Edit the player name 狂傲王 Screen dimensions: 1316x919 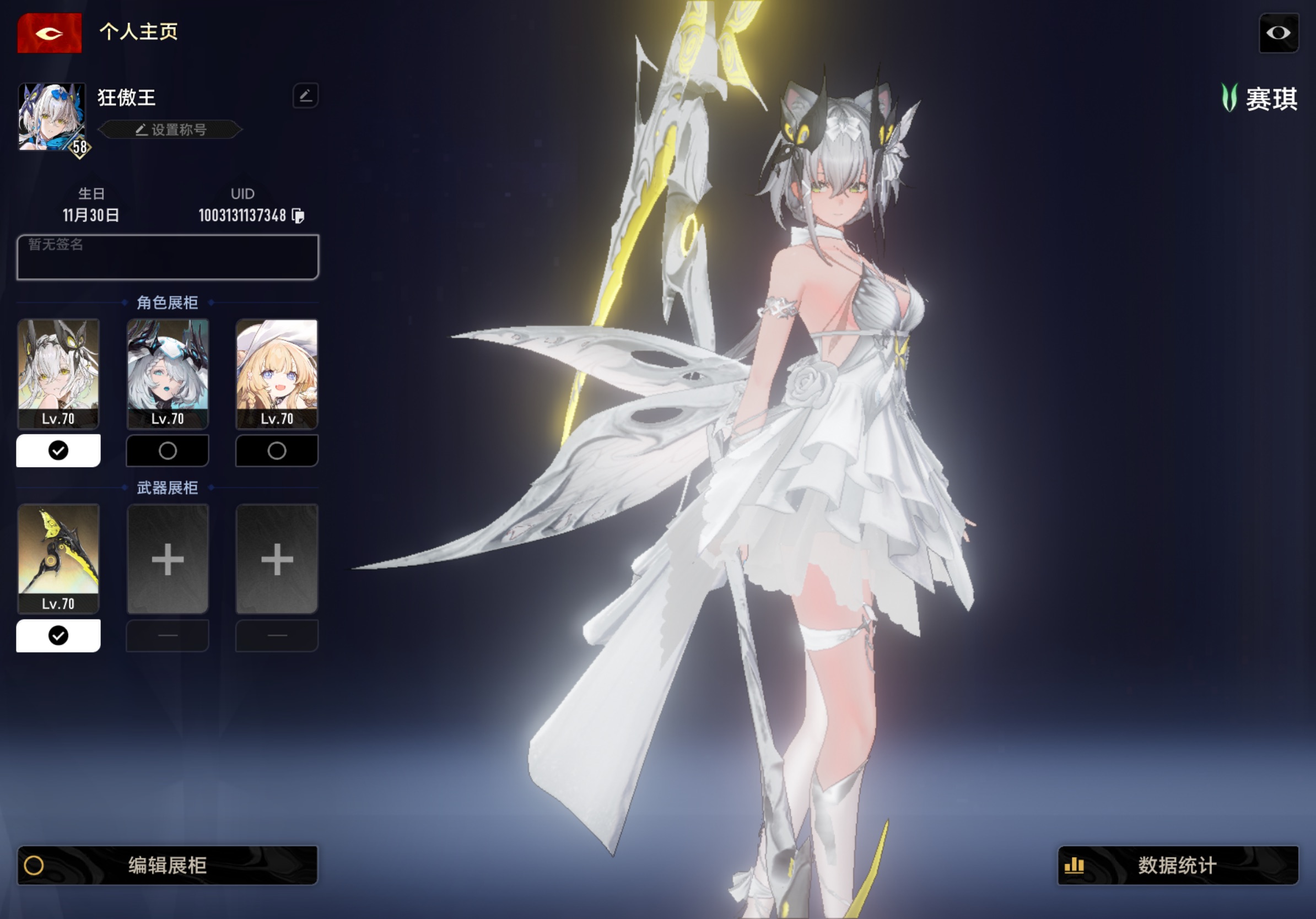click(x=305, y=96)
